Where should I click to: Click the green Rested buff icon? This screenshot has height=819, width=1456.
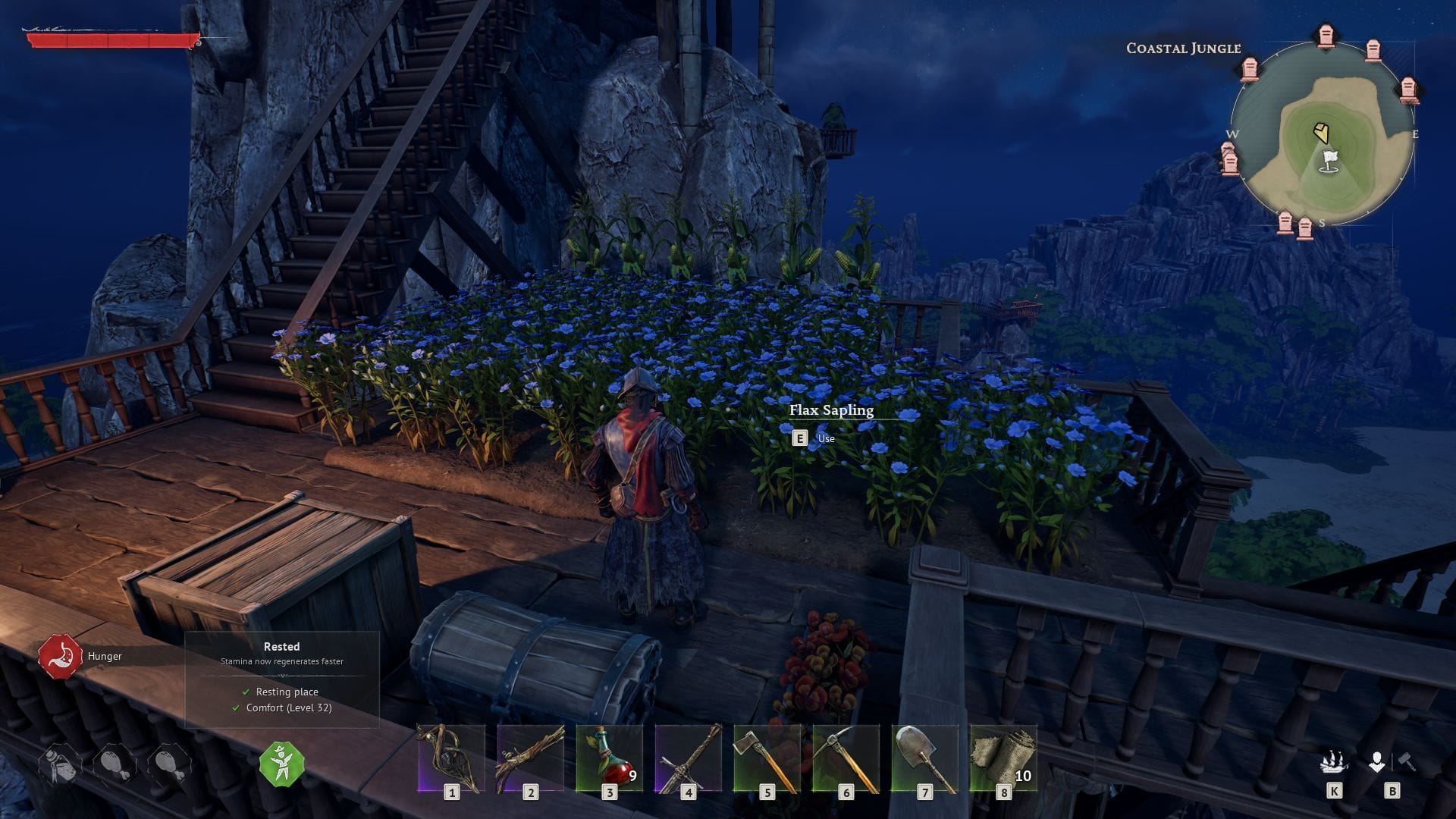tap(281, 766)
